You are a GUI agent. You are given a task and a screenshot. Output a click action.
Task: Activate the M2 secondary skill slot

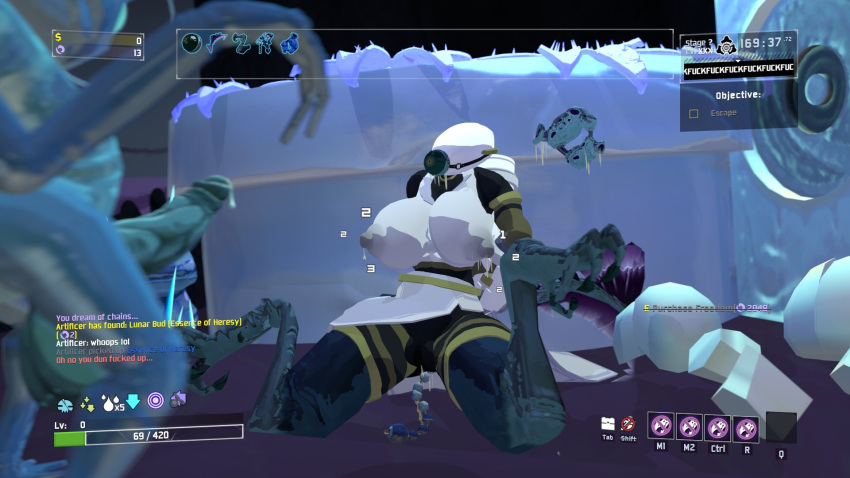690,427
